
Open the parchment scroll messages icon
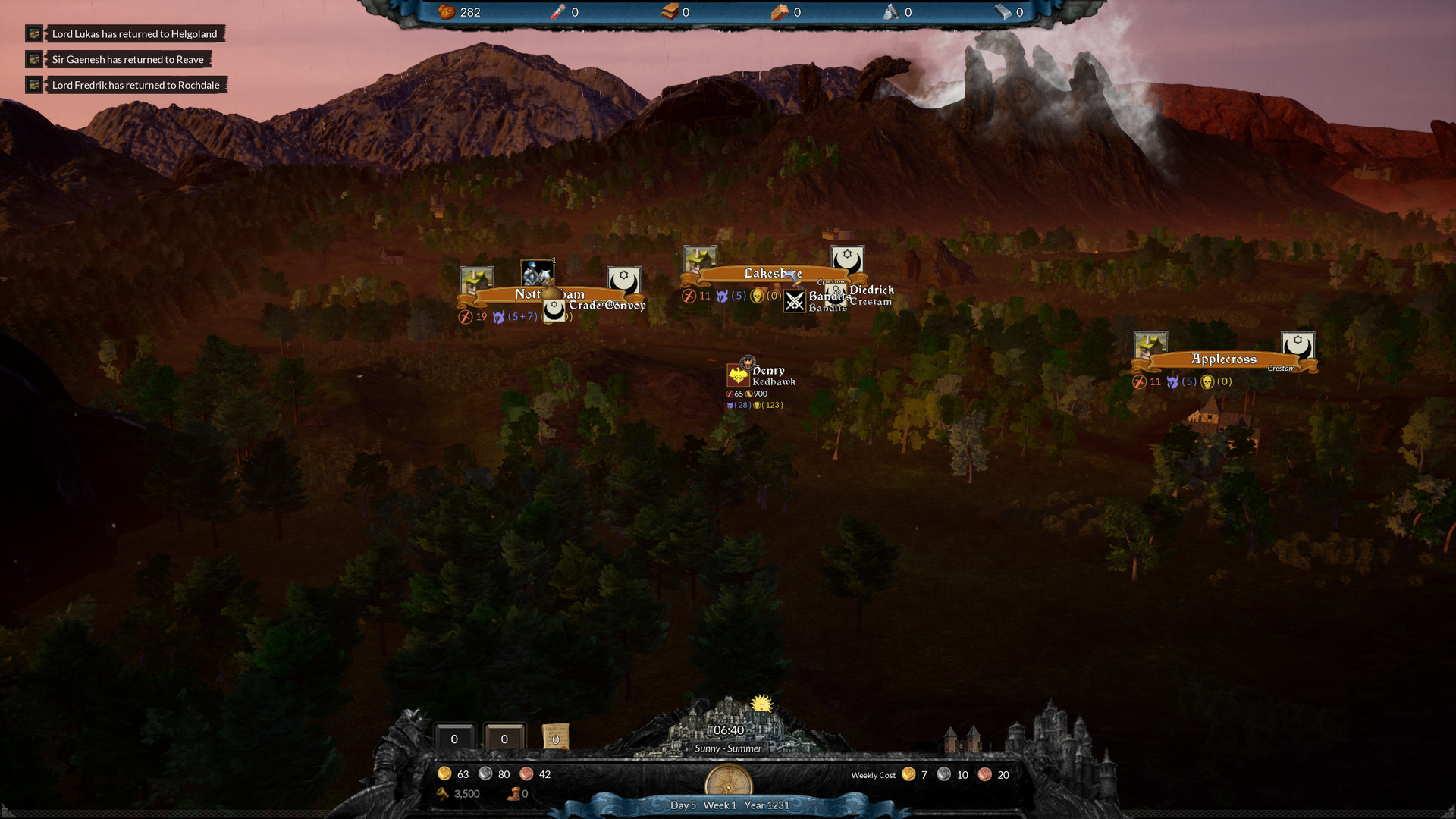click(x=555, y=737)
